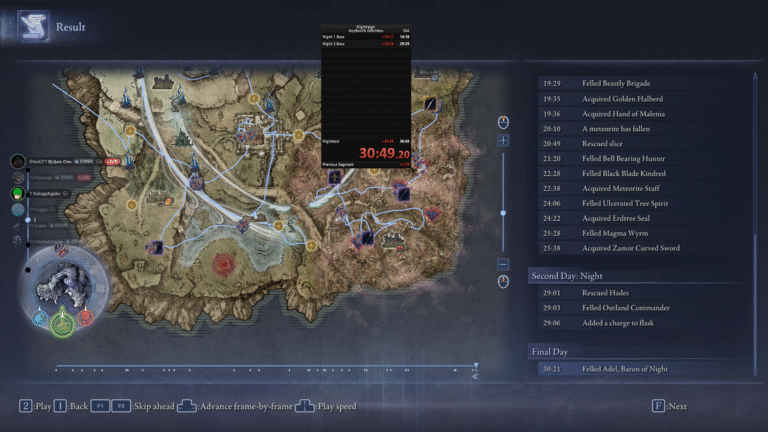The image size is (768, 432).
Task: Select the Acquired Meteorite Staff entry
Action: tap(630, 188)
